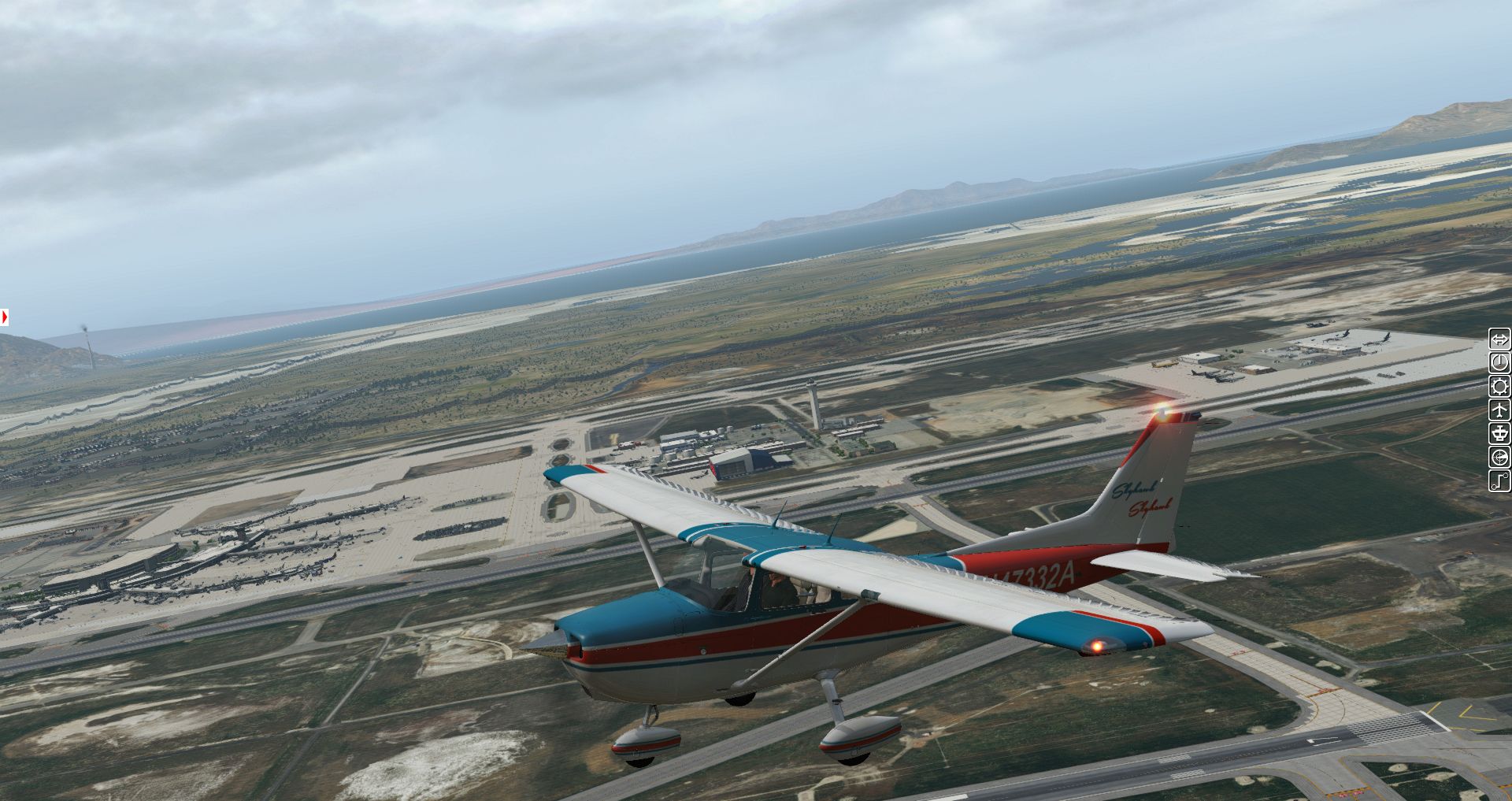Open the power button icon
The image size is (1512, 801).
1499,363
